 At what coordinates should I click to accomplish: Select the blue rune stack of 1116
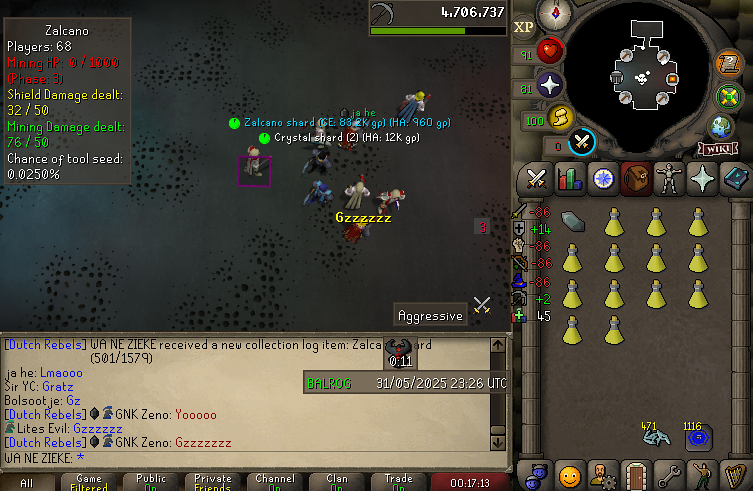tap(698, 437)
